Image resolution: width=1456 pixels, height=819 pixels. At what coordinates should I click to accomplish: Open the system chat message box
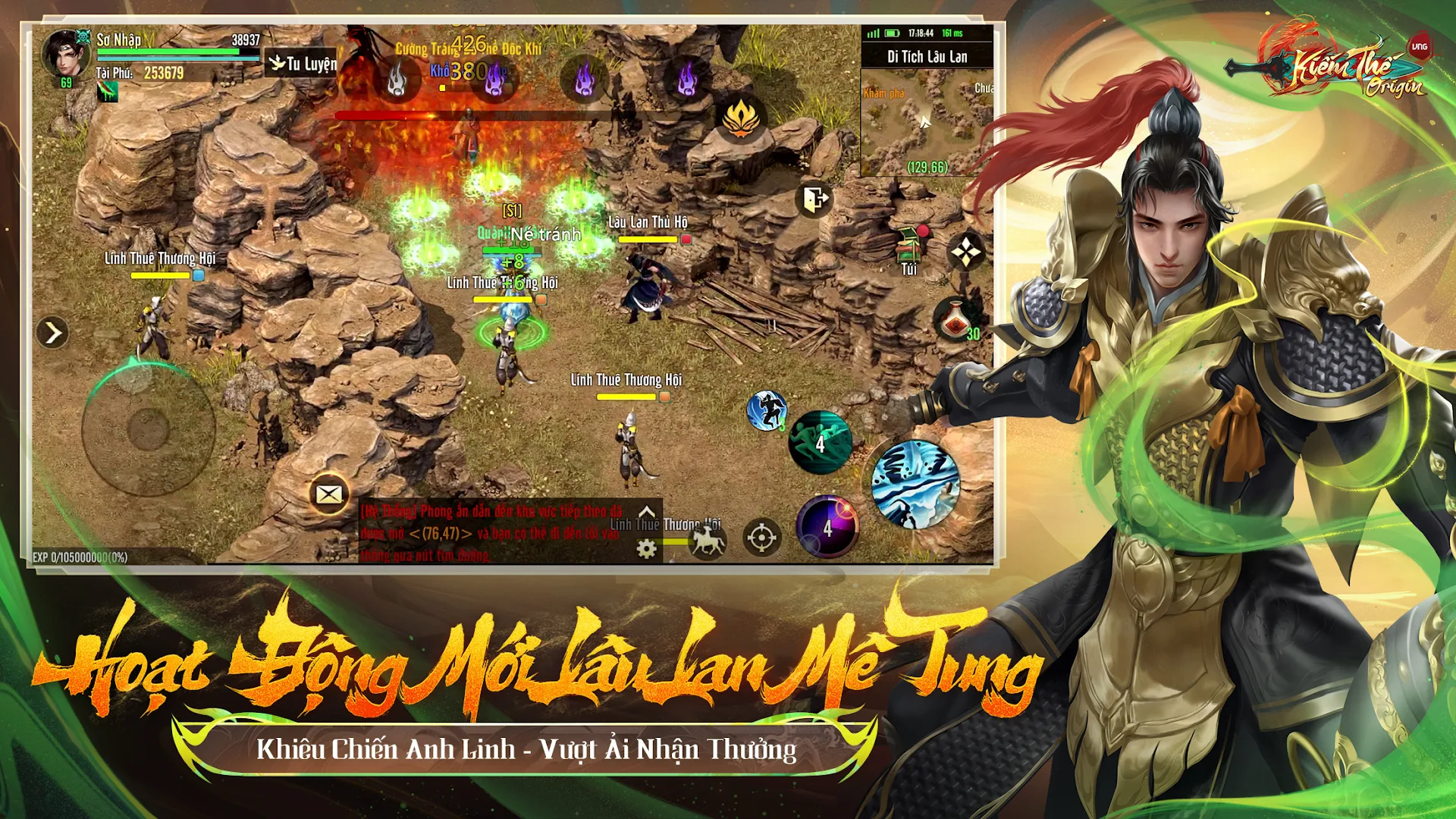point(493,532)
